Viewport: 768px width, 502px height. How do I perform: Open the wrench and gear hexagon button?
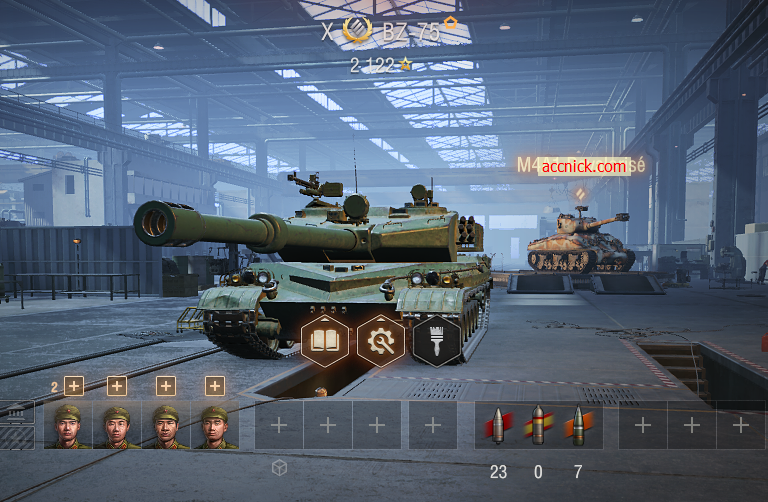tap(380, 341)
